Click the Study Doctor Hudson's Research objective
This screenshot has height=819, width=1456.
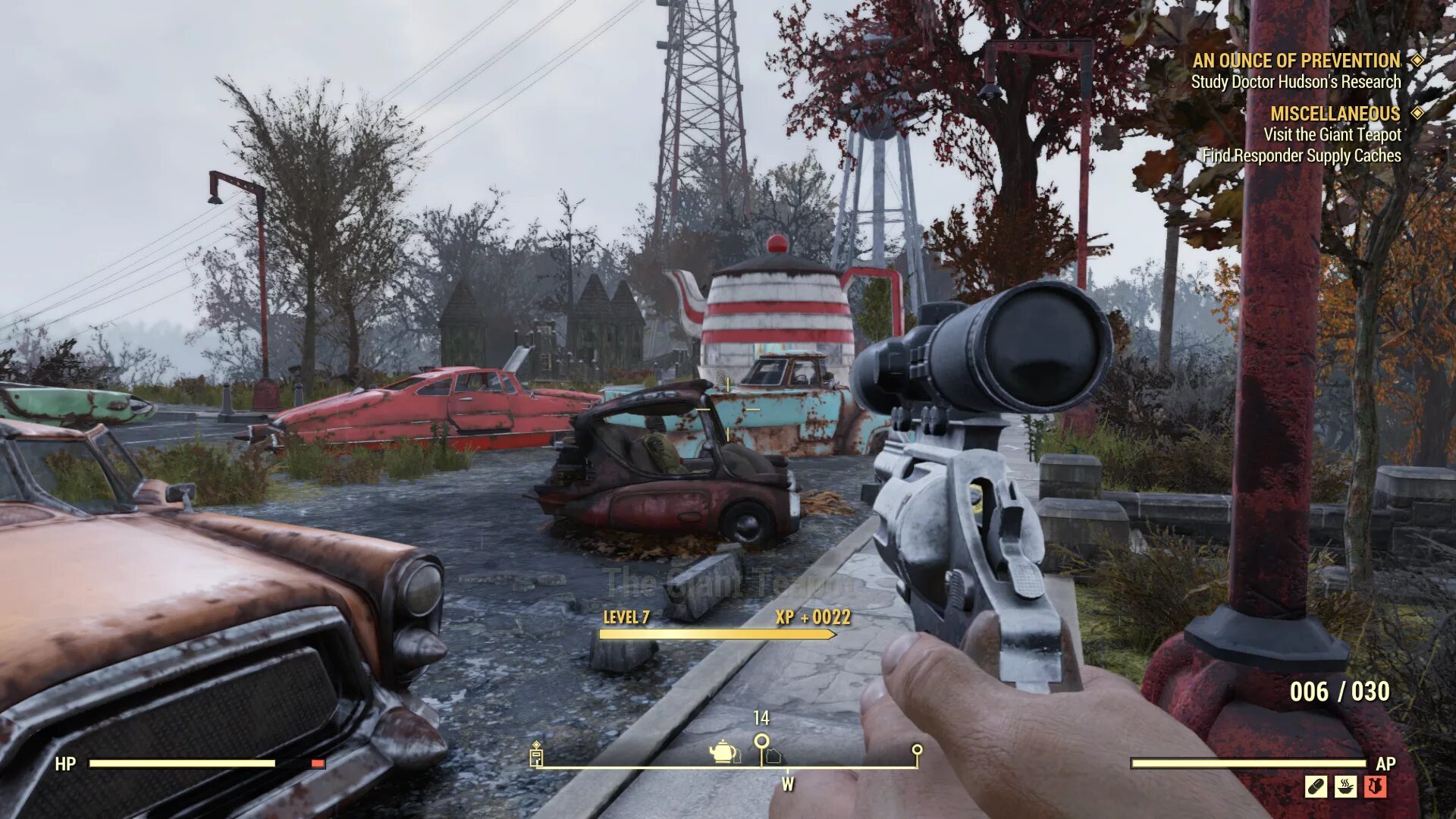(x=1295, y=82)
